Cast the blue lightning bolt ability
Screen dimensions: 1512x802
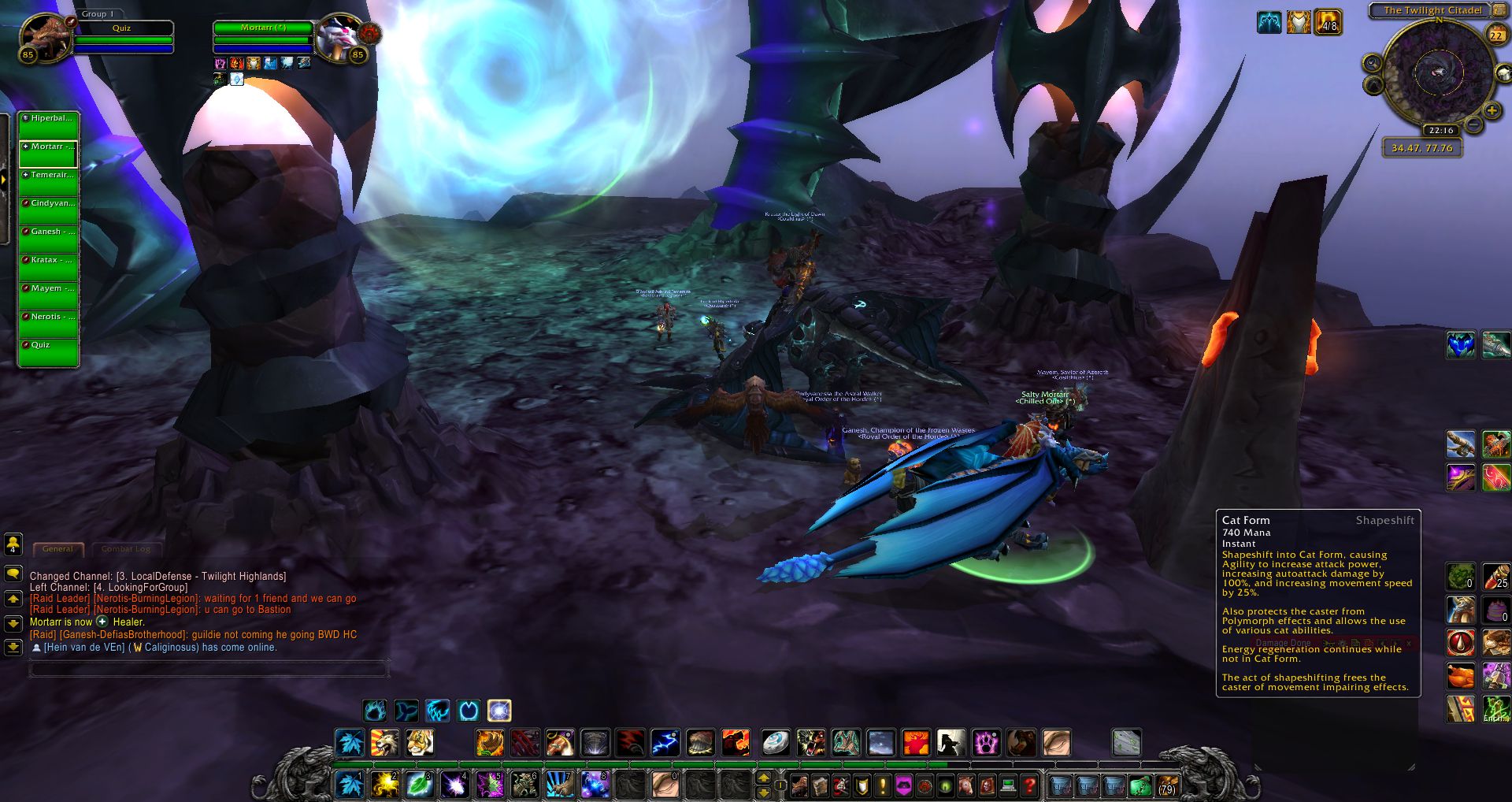tap(665, 742)
